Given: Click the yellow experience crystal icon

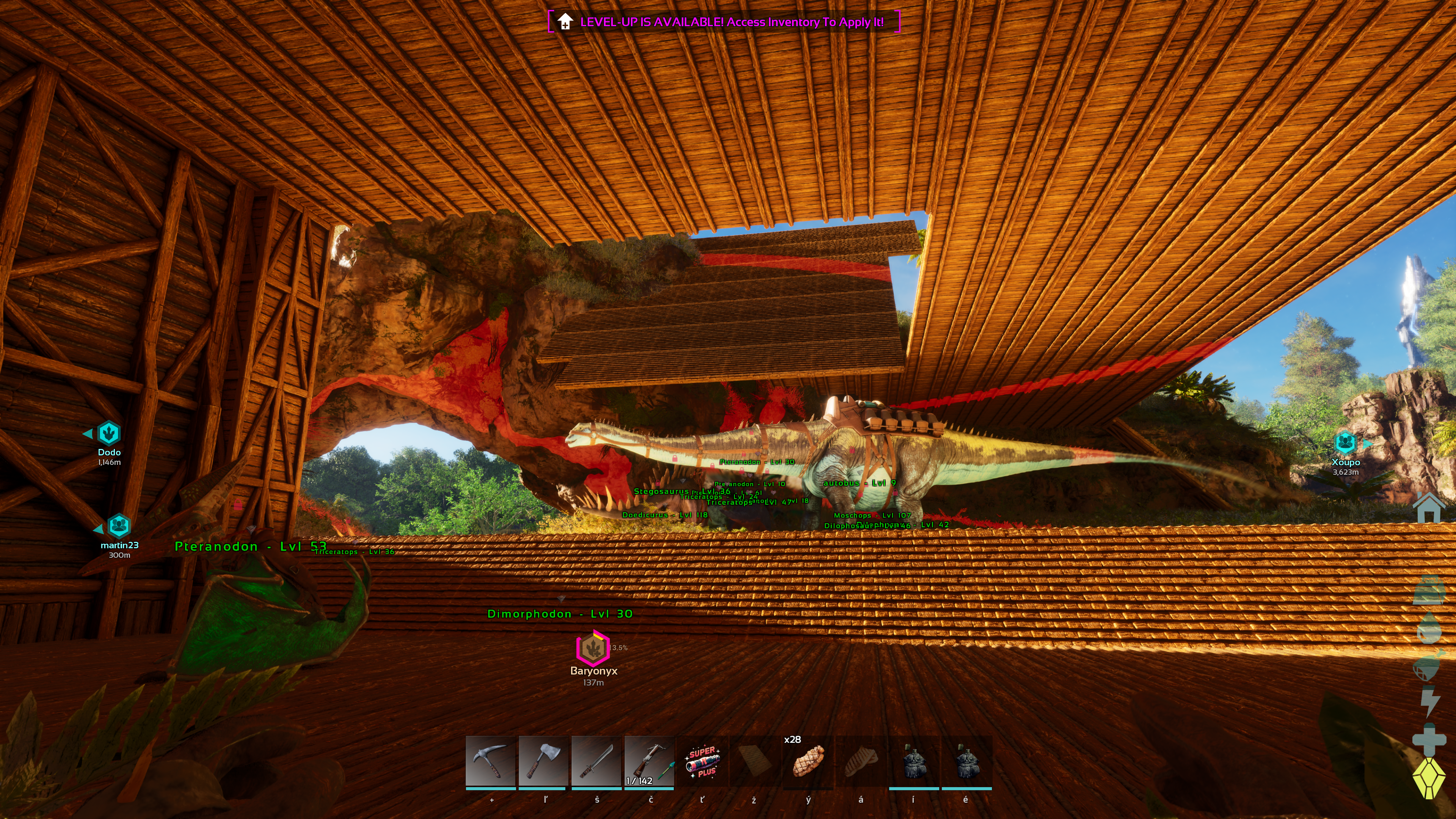Looking at the screenshot, I should 1428,778.
